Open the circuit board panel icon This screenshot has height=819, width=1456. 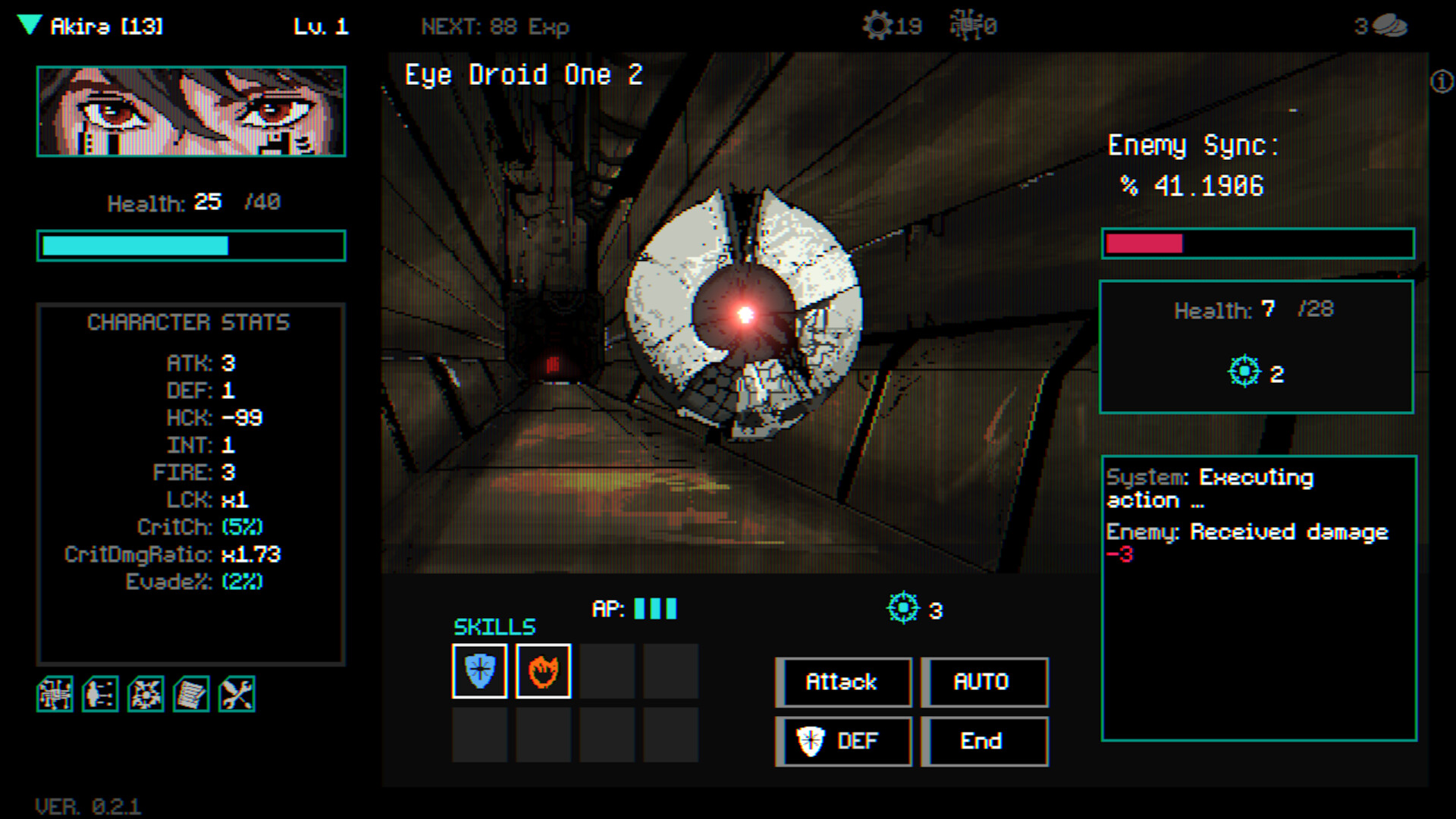tap(55, 694)
